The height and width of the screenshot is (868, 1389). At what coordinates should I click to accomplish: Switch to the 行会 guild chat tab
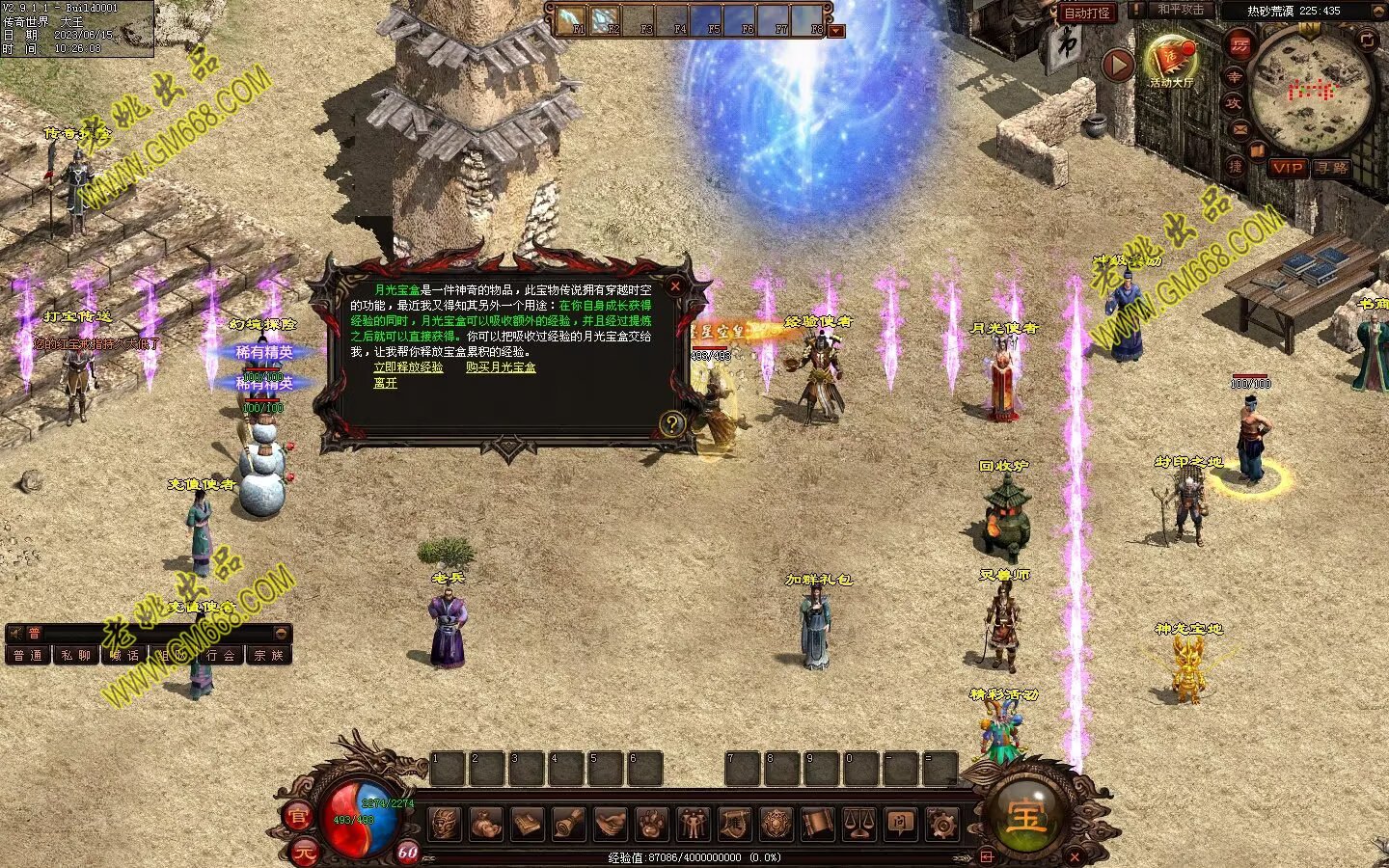coord(221,656)
